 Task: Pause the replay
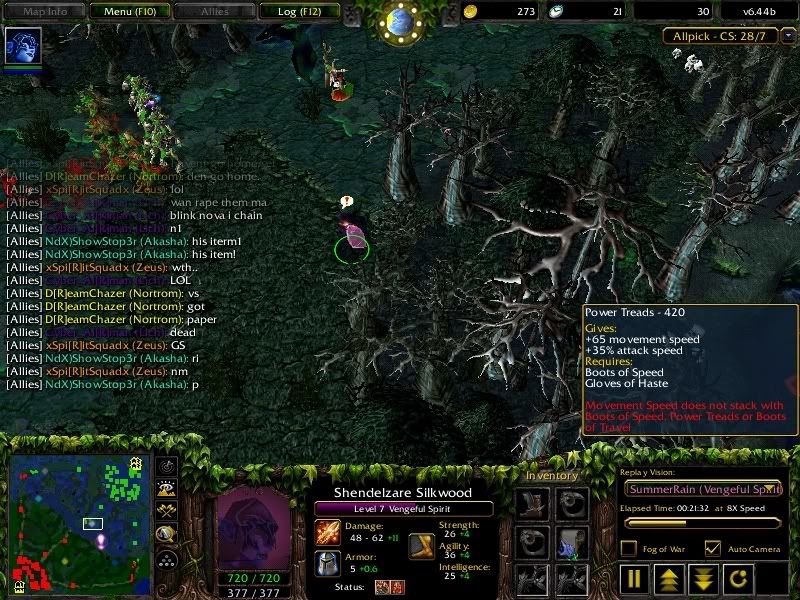point(635,579)
